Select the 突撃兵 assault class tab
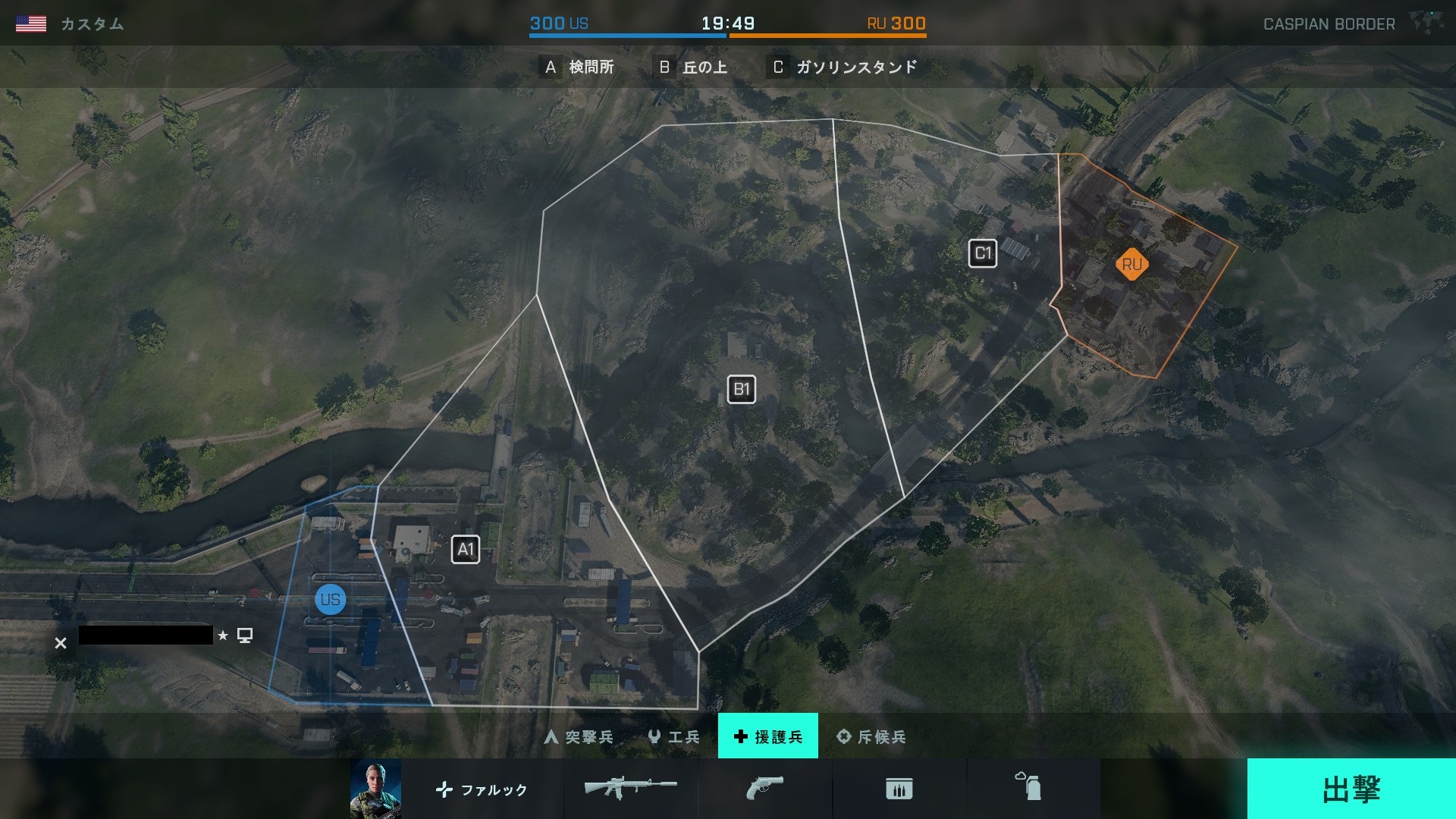 (579, 736)
